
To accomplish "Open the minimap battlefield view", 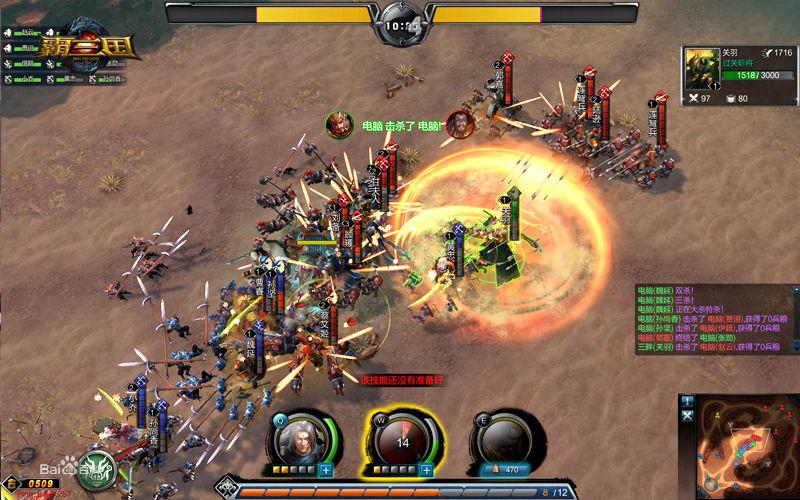I will tap(745, 447).
